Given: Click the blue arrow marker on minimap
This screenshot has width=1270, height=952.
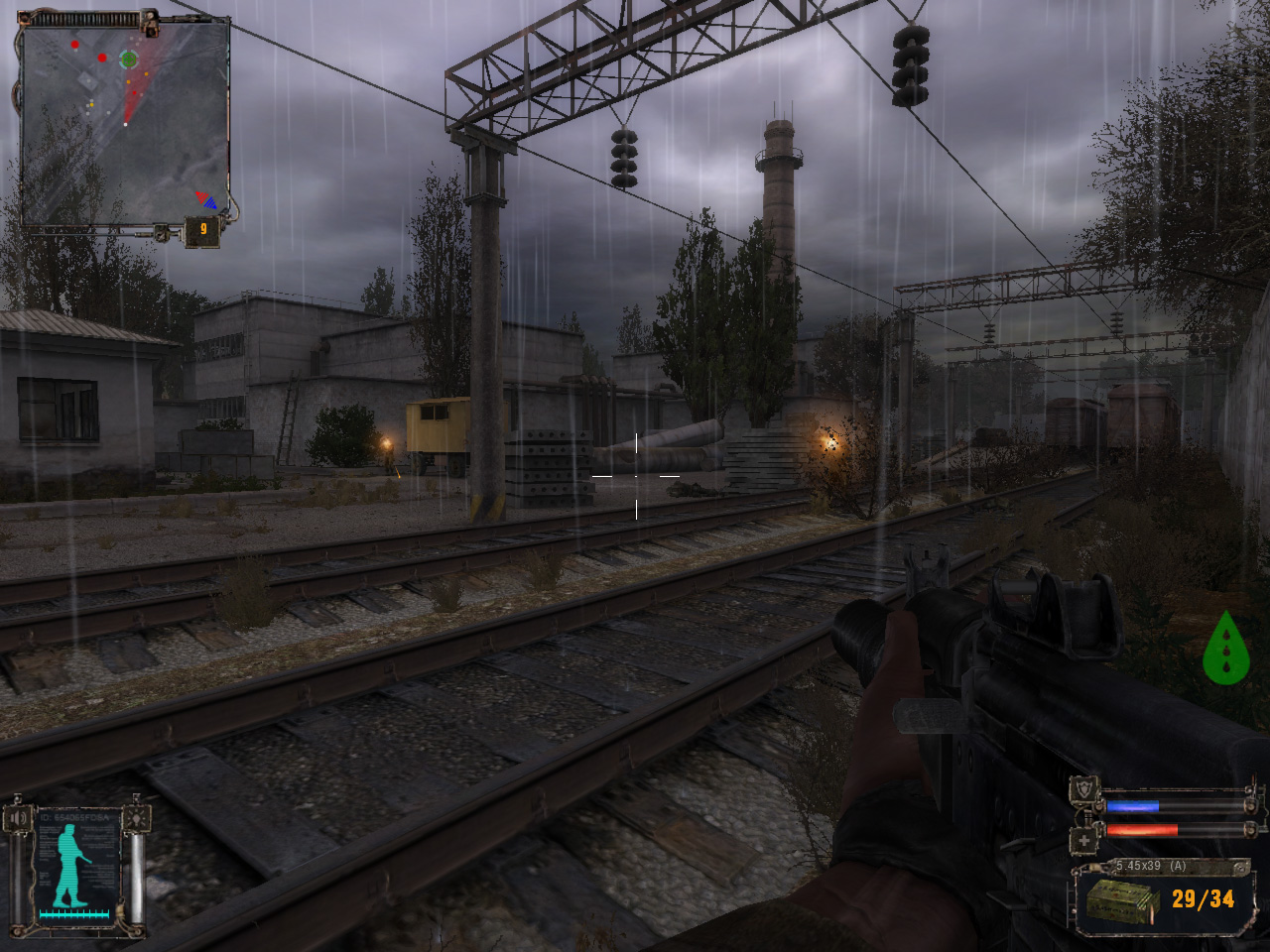Looking at the screenshot, I should click(x=209, y=202).
